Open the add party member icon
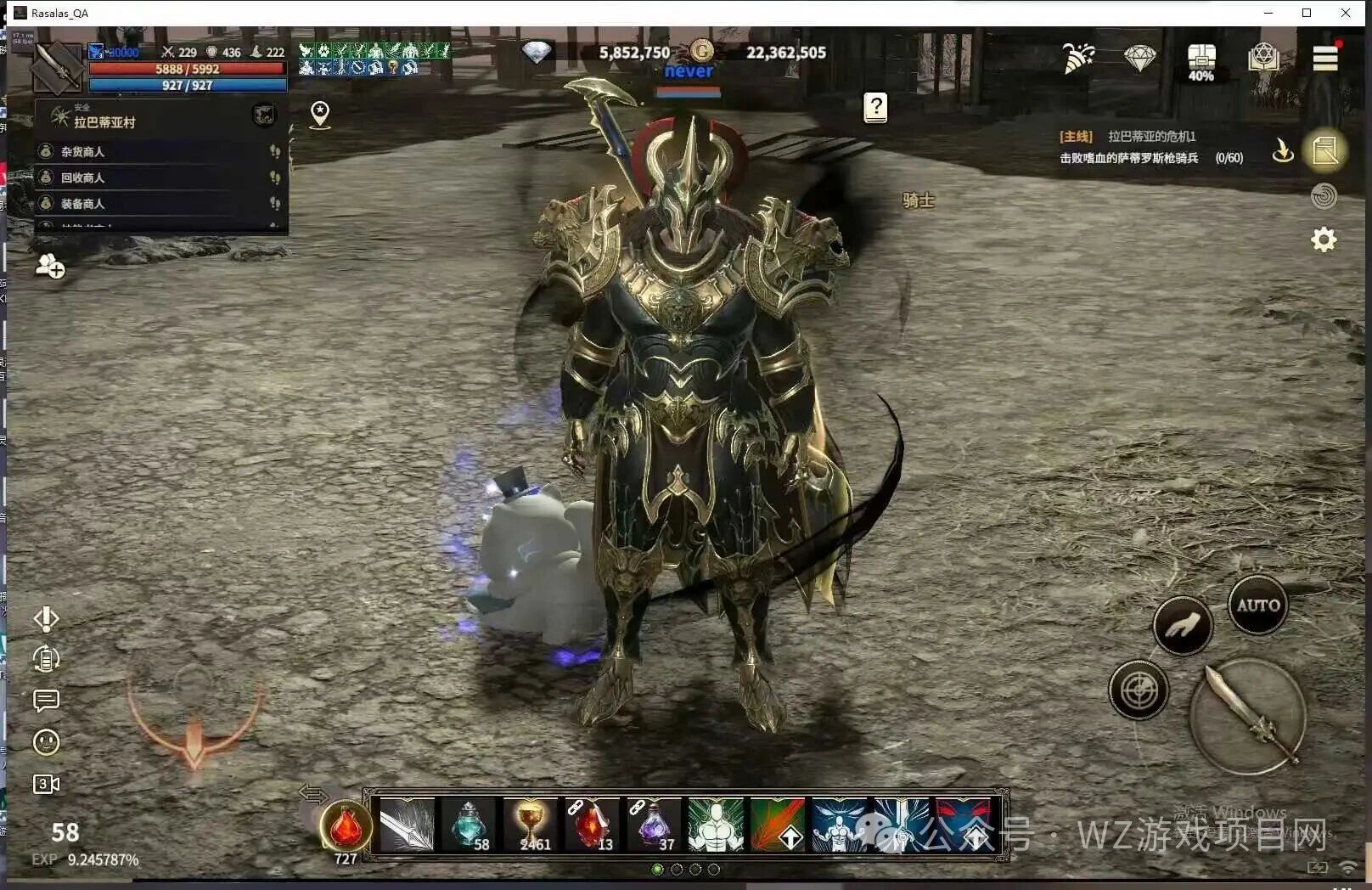The width and height of the screenshot is (1372, 890). pyautogui.click(x=49, y=267)
